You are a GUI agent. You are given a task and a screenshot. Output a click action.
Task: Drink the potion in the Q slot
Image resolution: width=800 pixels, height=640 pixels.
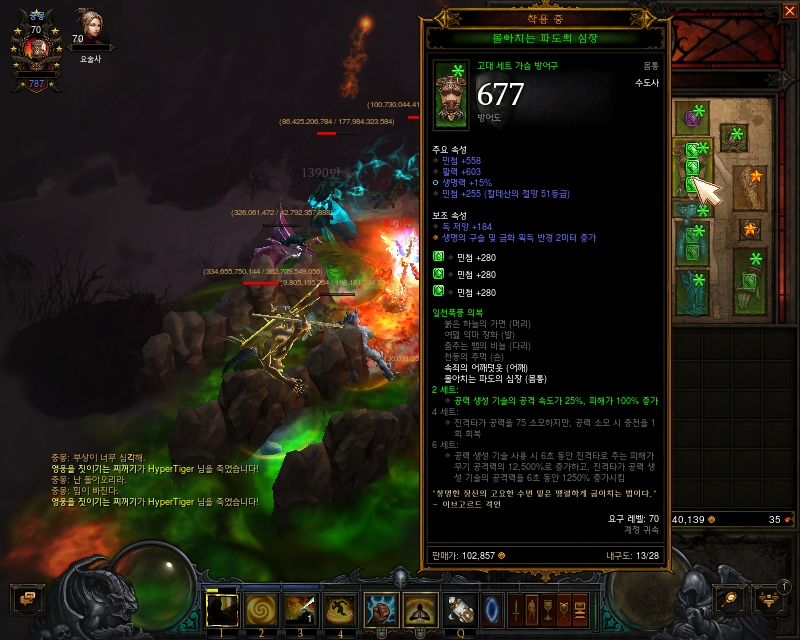pyautogui.click(x=461, y=608)
